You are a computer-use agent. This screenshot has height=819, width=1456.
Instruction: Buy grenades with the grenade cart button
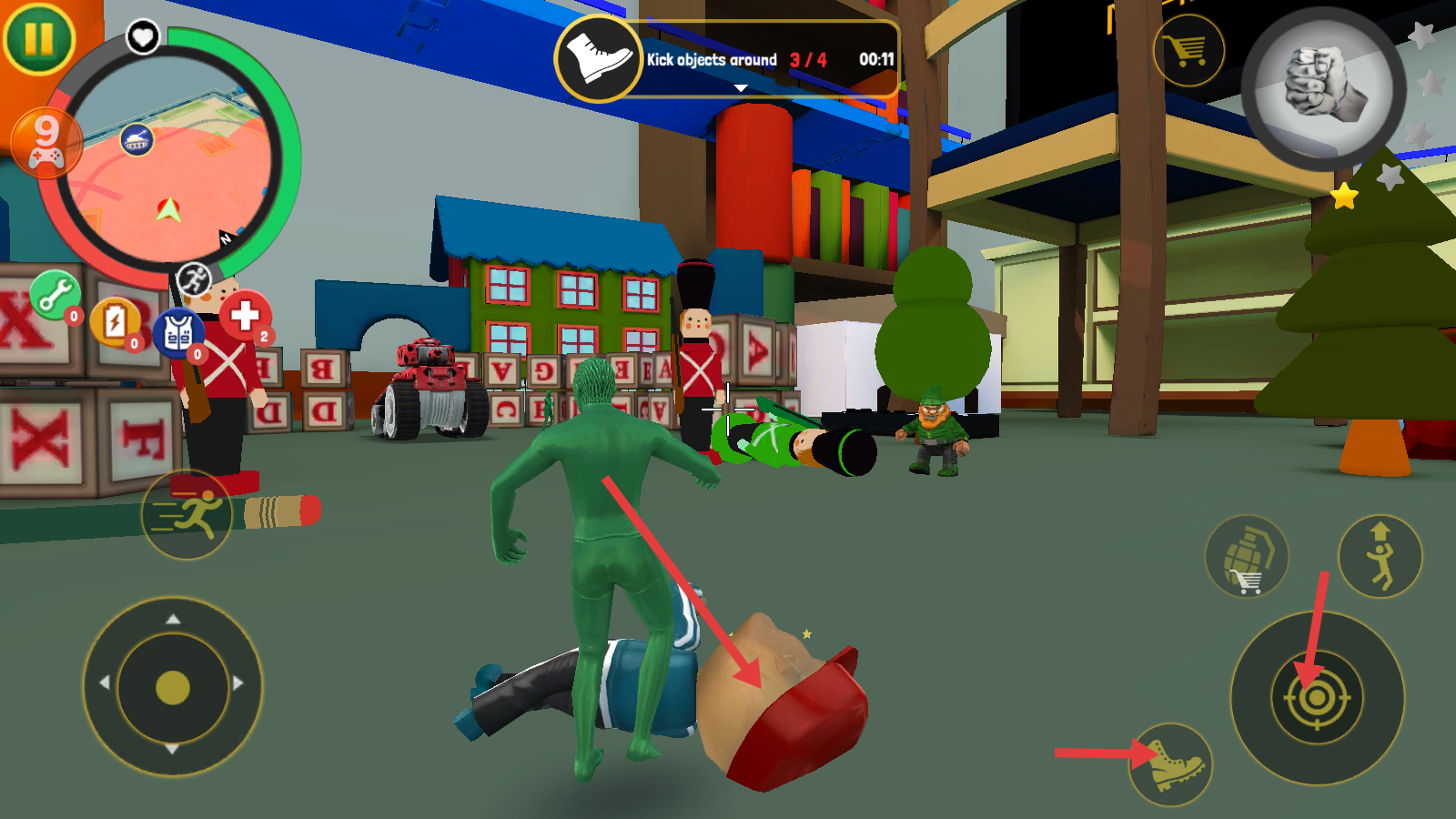pos(1246,556)
